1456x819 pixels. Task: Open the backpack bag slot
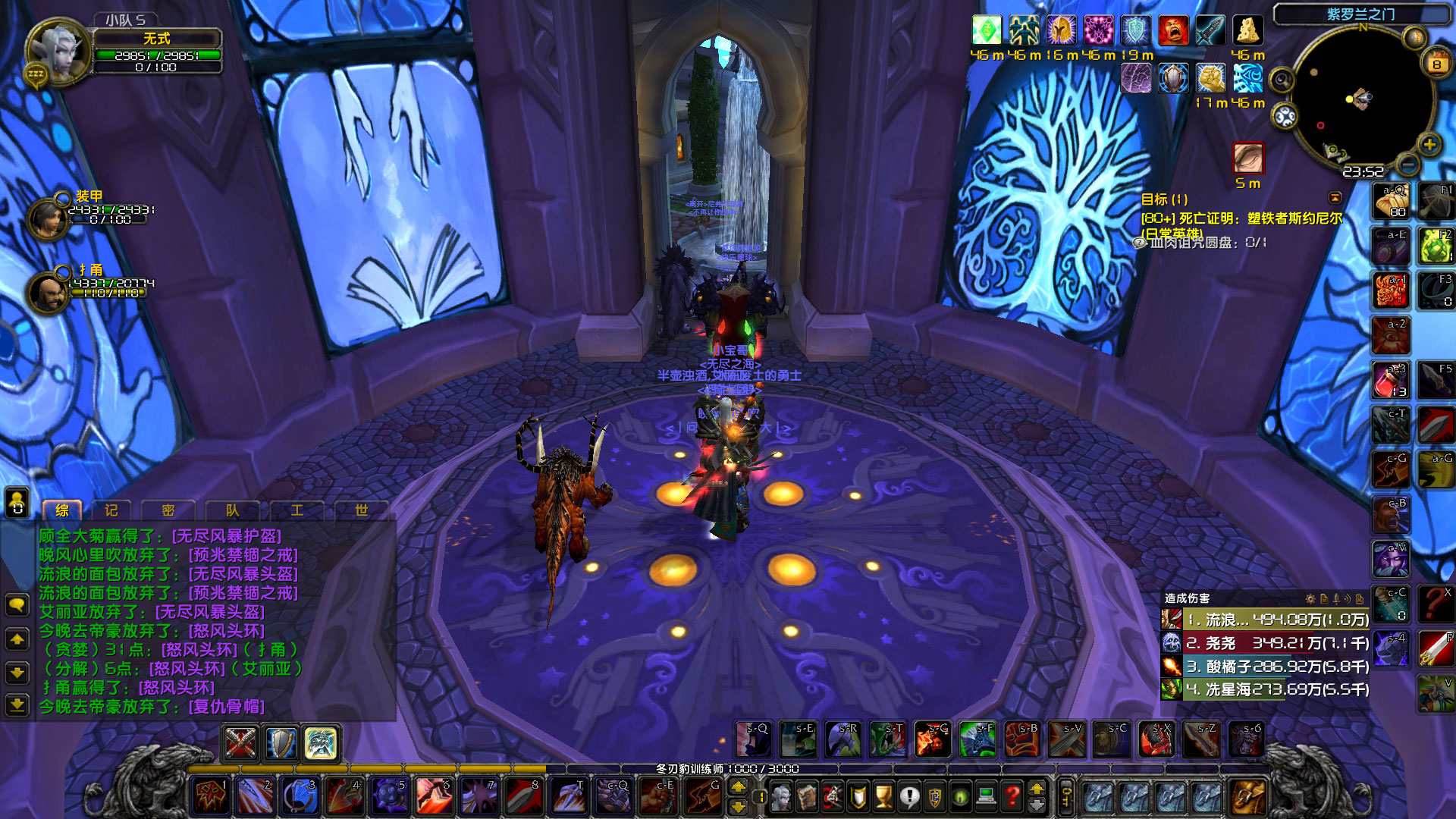click(1250, 795)
